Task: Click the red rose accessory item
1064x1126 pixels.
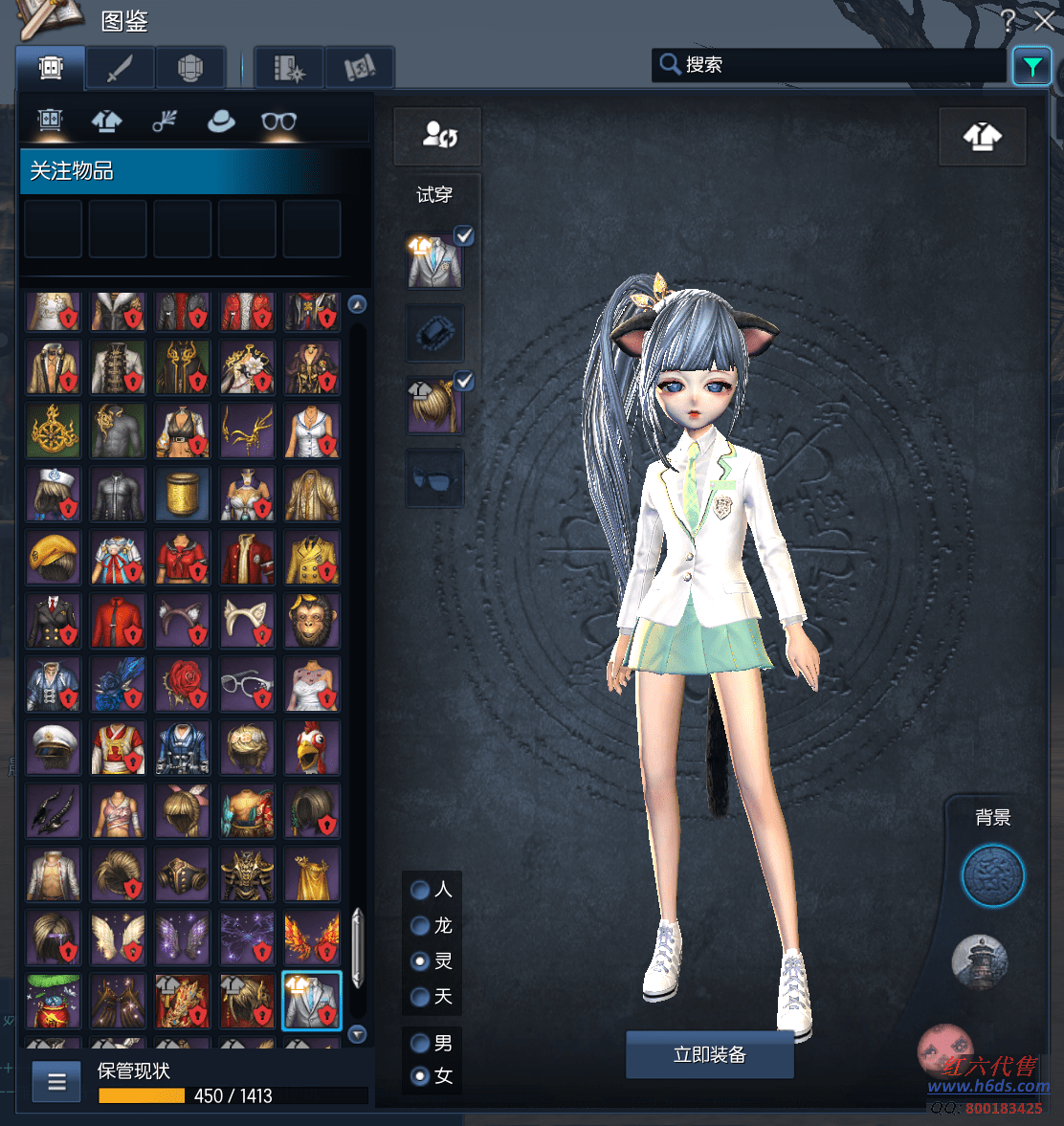Action: click(x=183, y=684)
